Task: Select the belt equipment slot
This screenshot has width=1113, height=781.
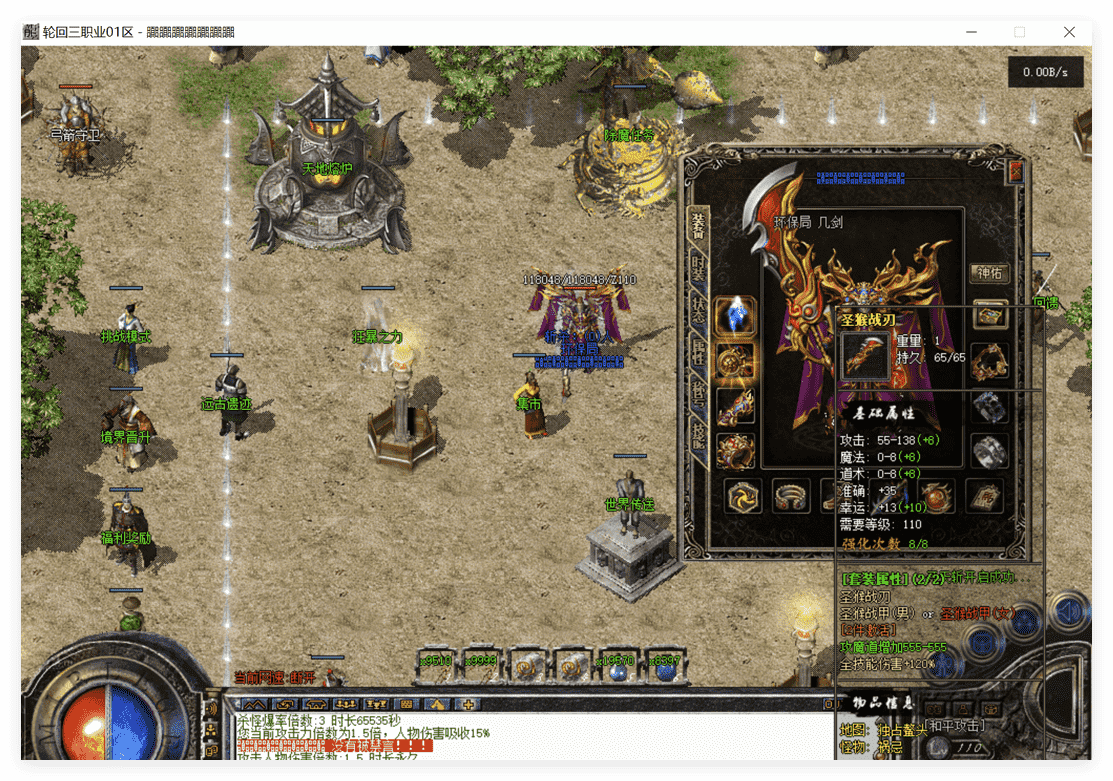Action: point(790,496)
